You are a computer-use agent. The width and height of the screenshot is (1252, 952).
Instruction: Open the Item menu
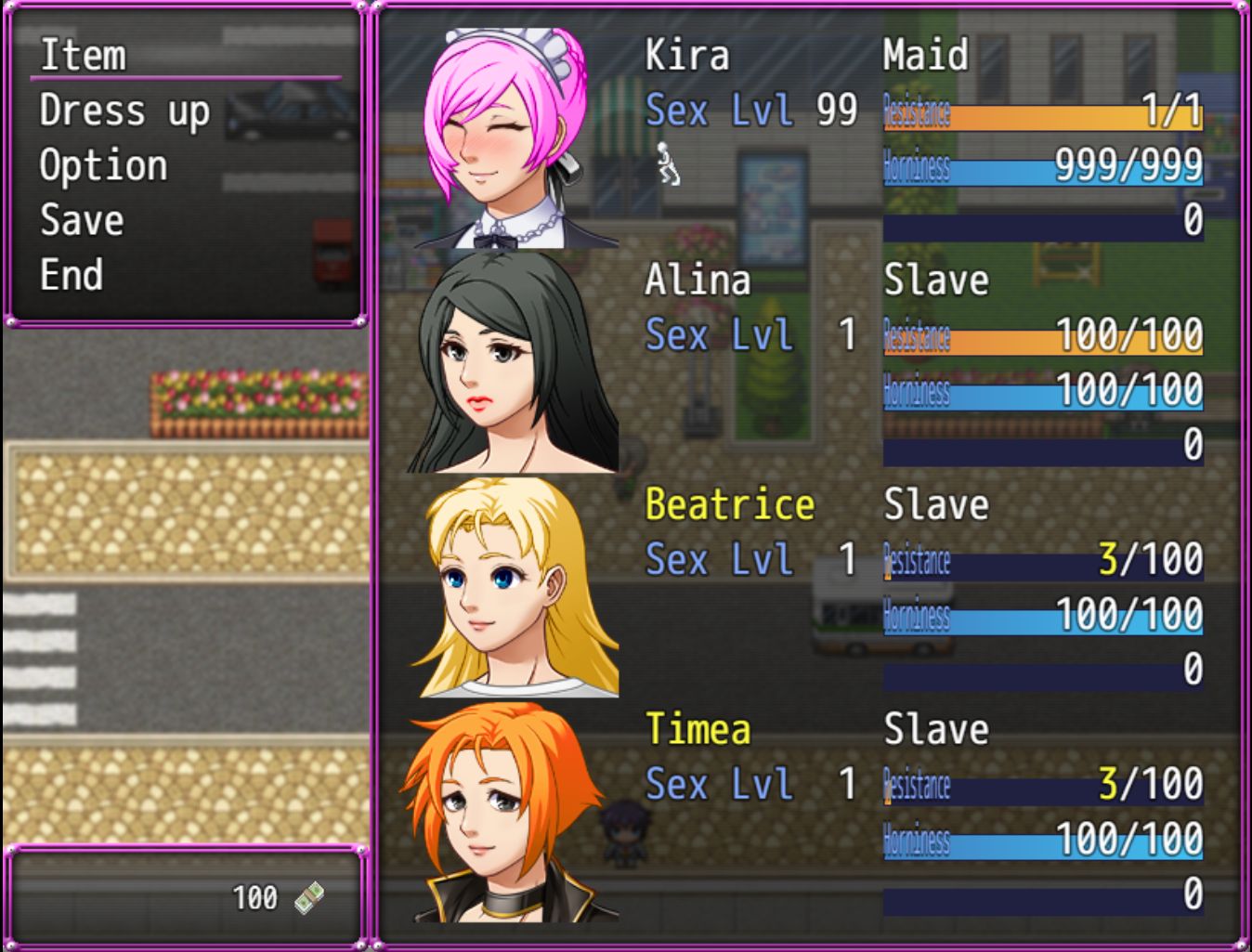pyautogui.click(x=84, y=55)
